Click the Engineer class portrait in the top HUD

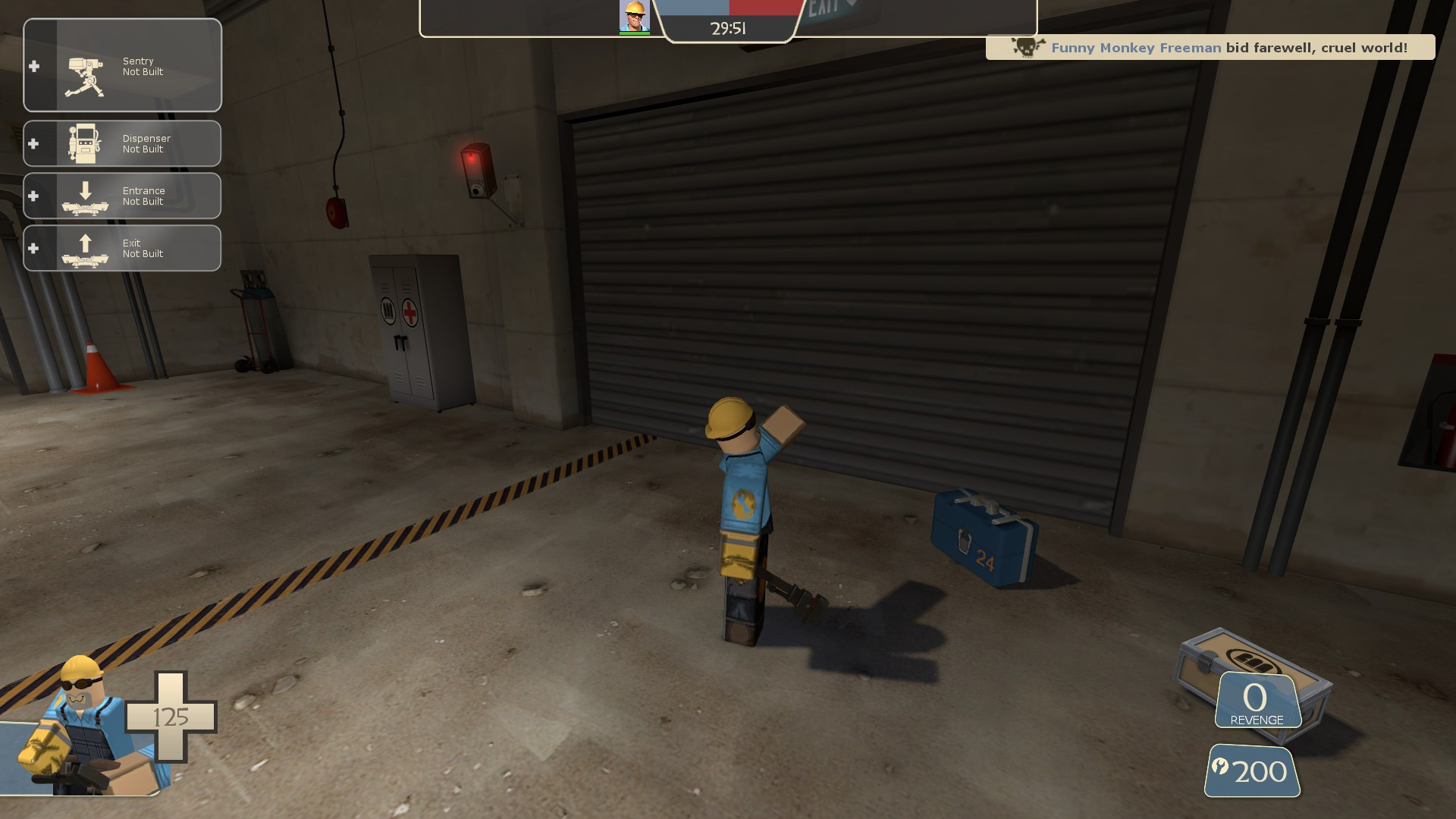(634, 17)
